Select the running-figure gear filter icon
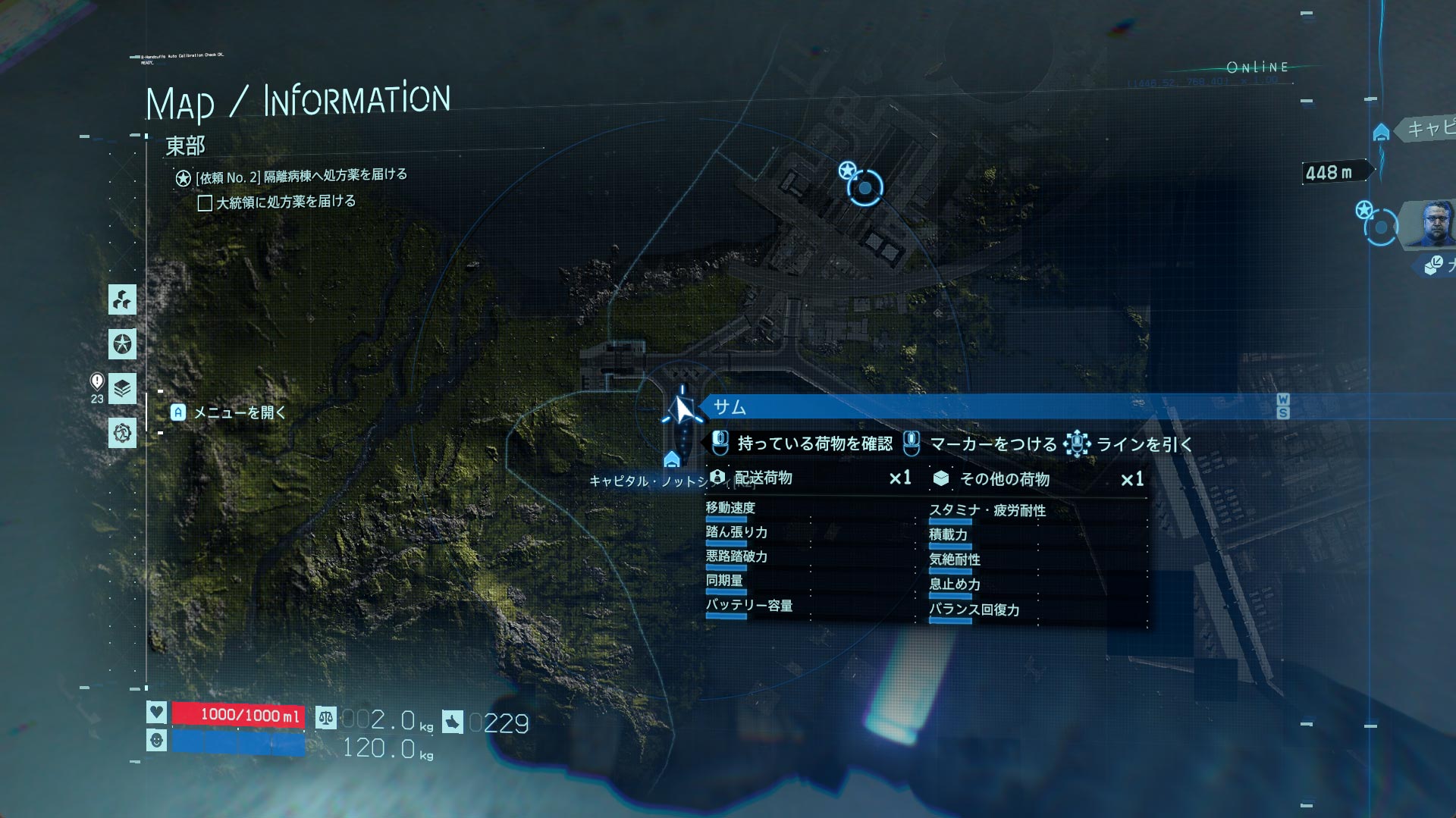The width and height of the screenshot is (1456, 818). (x=122, y=433)
